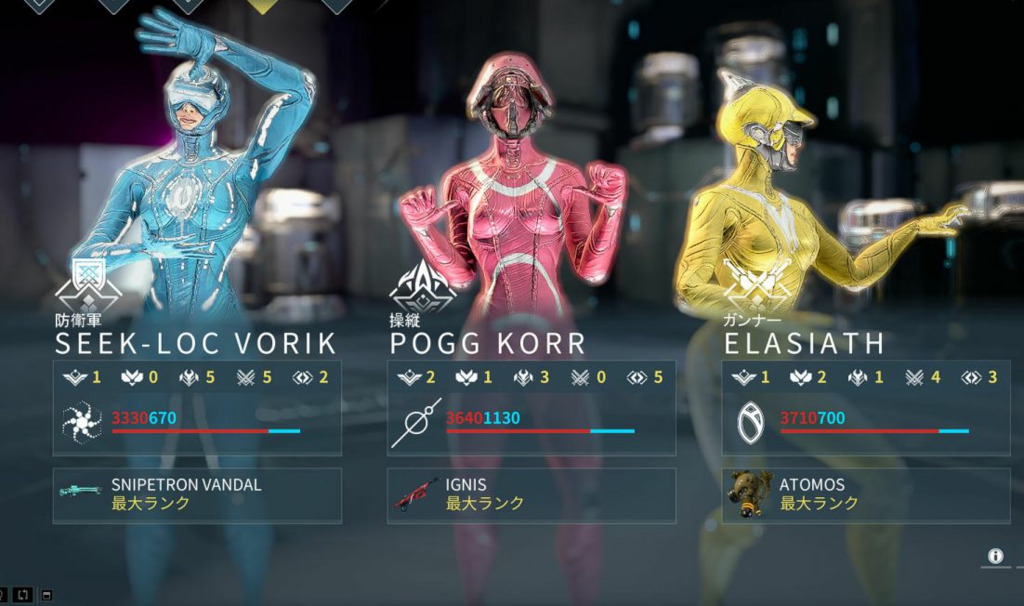Open the Atomos weapon slot
The width and height of the screenshot is (1024, 606).
click(x=865, y=495)
